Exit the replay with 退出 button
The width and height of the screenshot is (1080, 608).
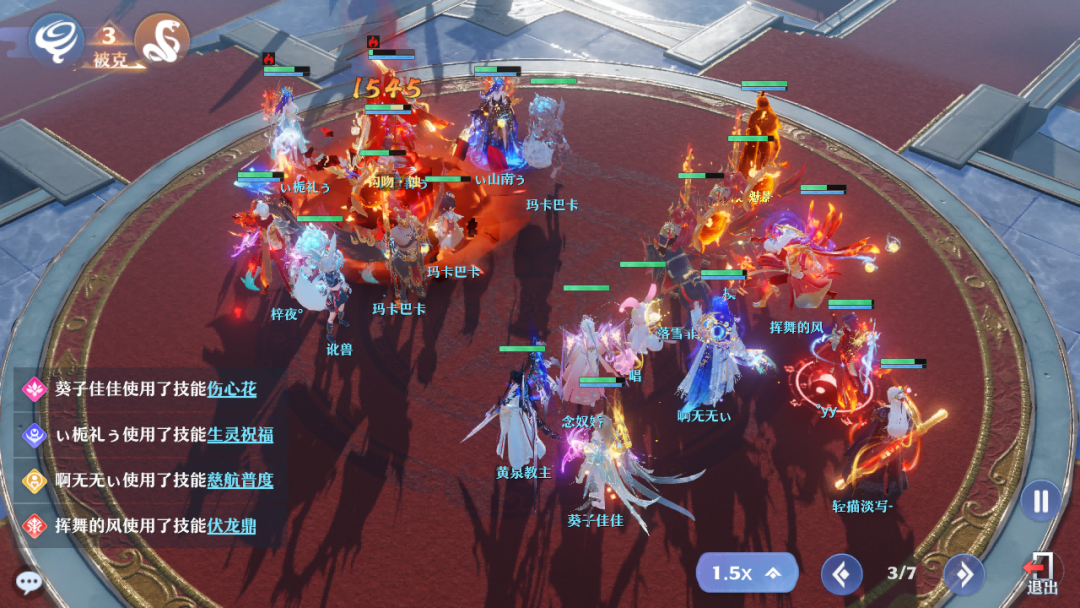[1041, 575]
